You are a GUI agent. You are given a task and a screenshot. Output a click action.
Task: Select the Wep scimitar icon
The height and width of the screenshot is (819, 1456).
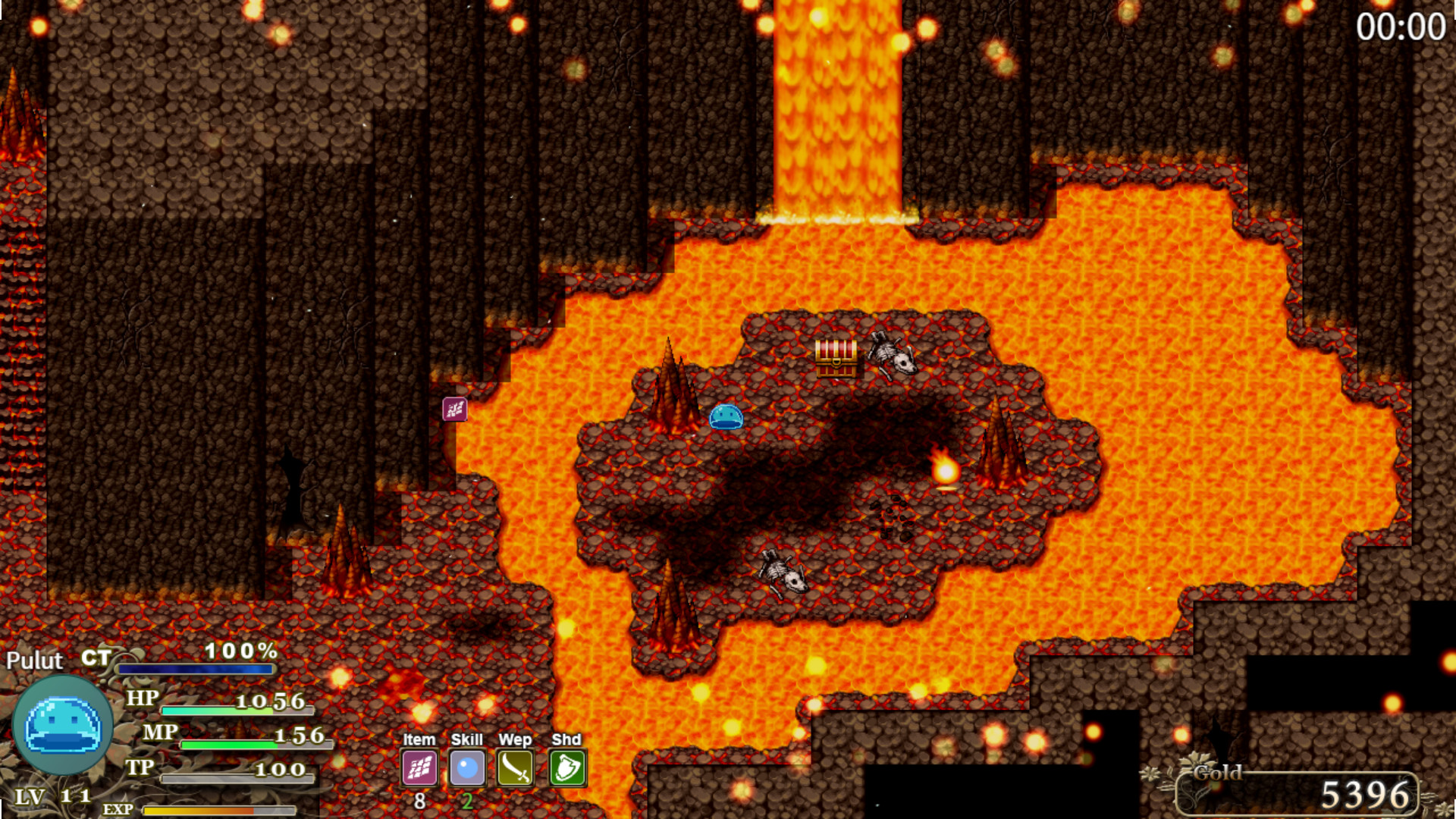[x=516, y=767]
